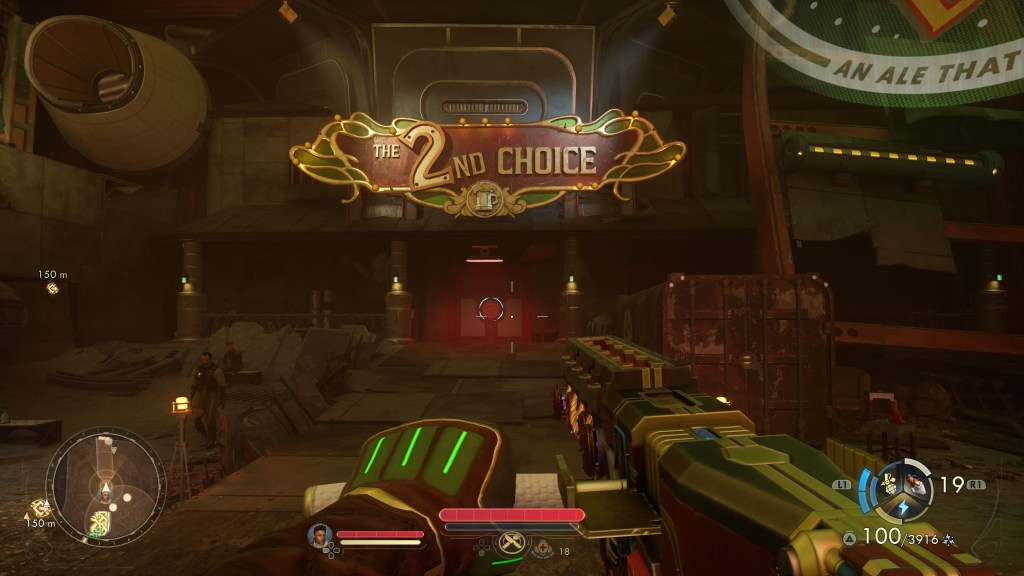The height and width of the screenshot is (576, 1024).
Task: Click the gold quest icon beside the minimap
Action: (41, 507)
